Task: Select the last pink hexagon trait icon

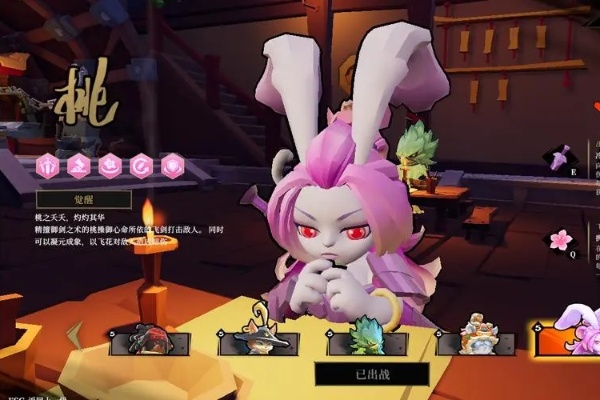Action: pyautogui.click(x=172, y=164)
